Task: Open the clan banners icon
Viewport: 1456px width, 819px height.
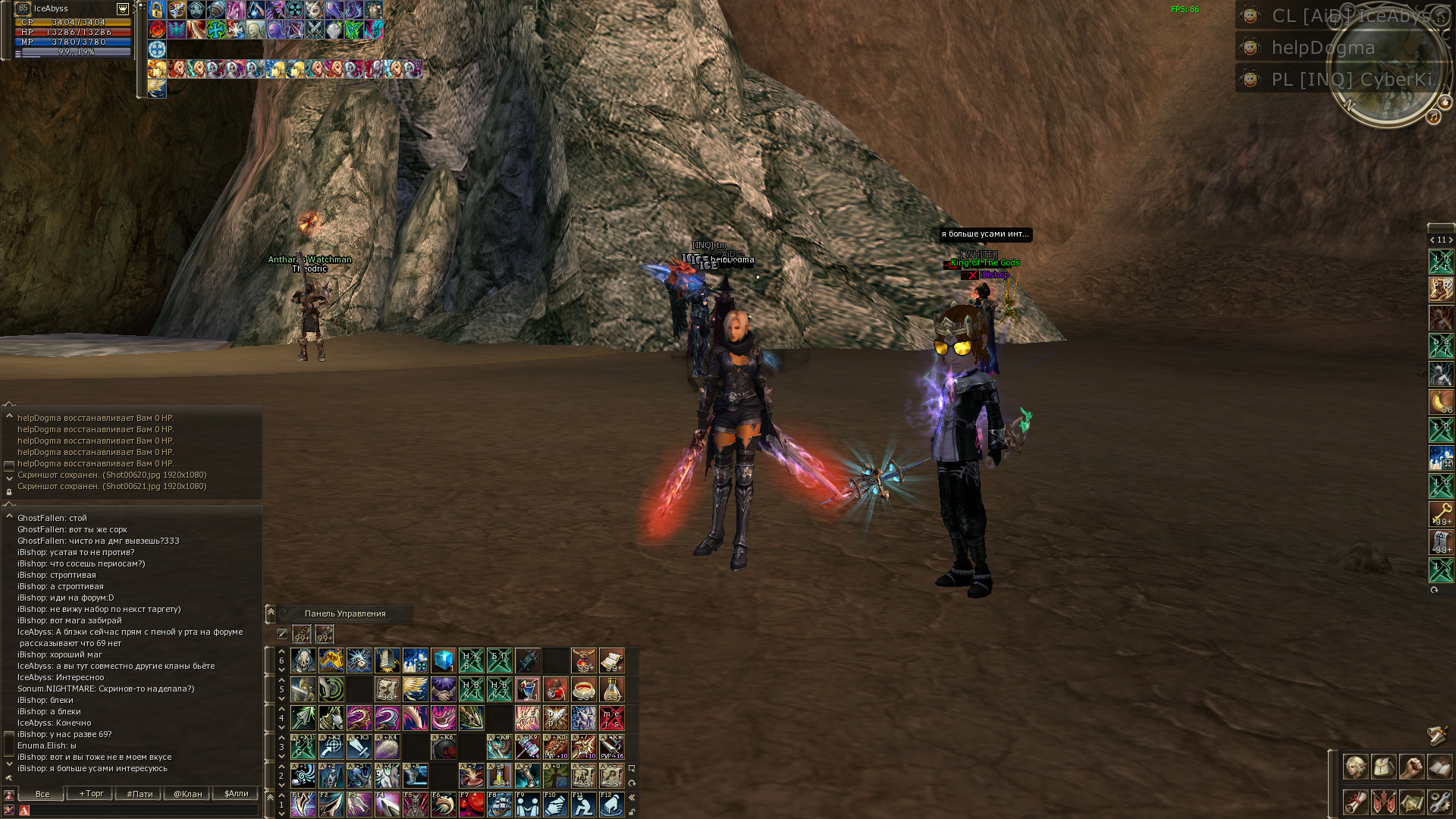Action: [x=1383, y=802]
